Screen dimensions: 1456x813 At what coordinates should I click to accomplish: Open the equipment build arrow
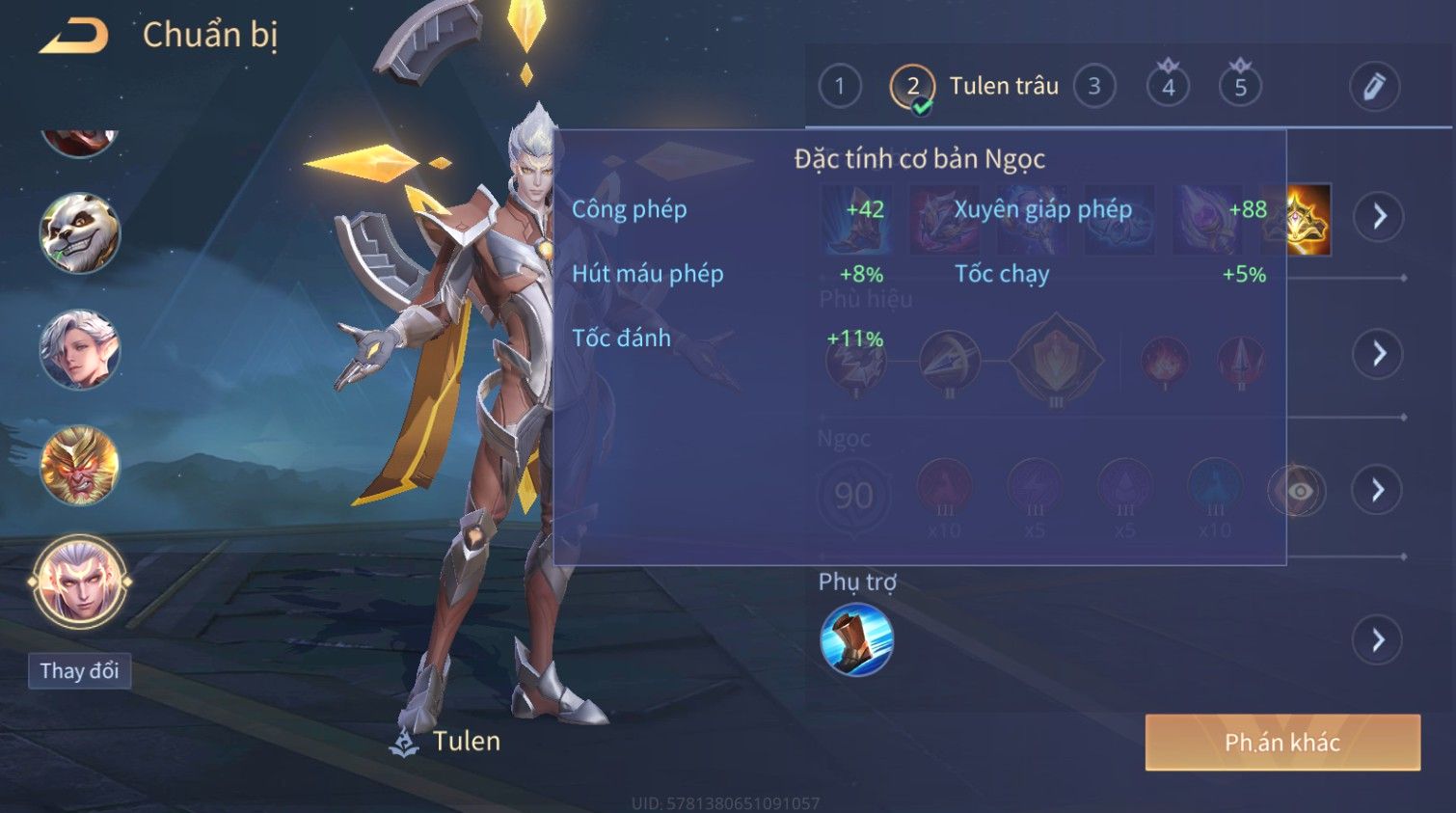pyautogui.click(x=1379, y=216)
